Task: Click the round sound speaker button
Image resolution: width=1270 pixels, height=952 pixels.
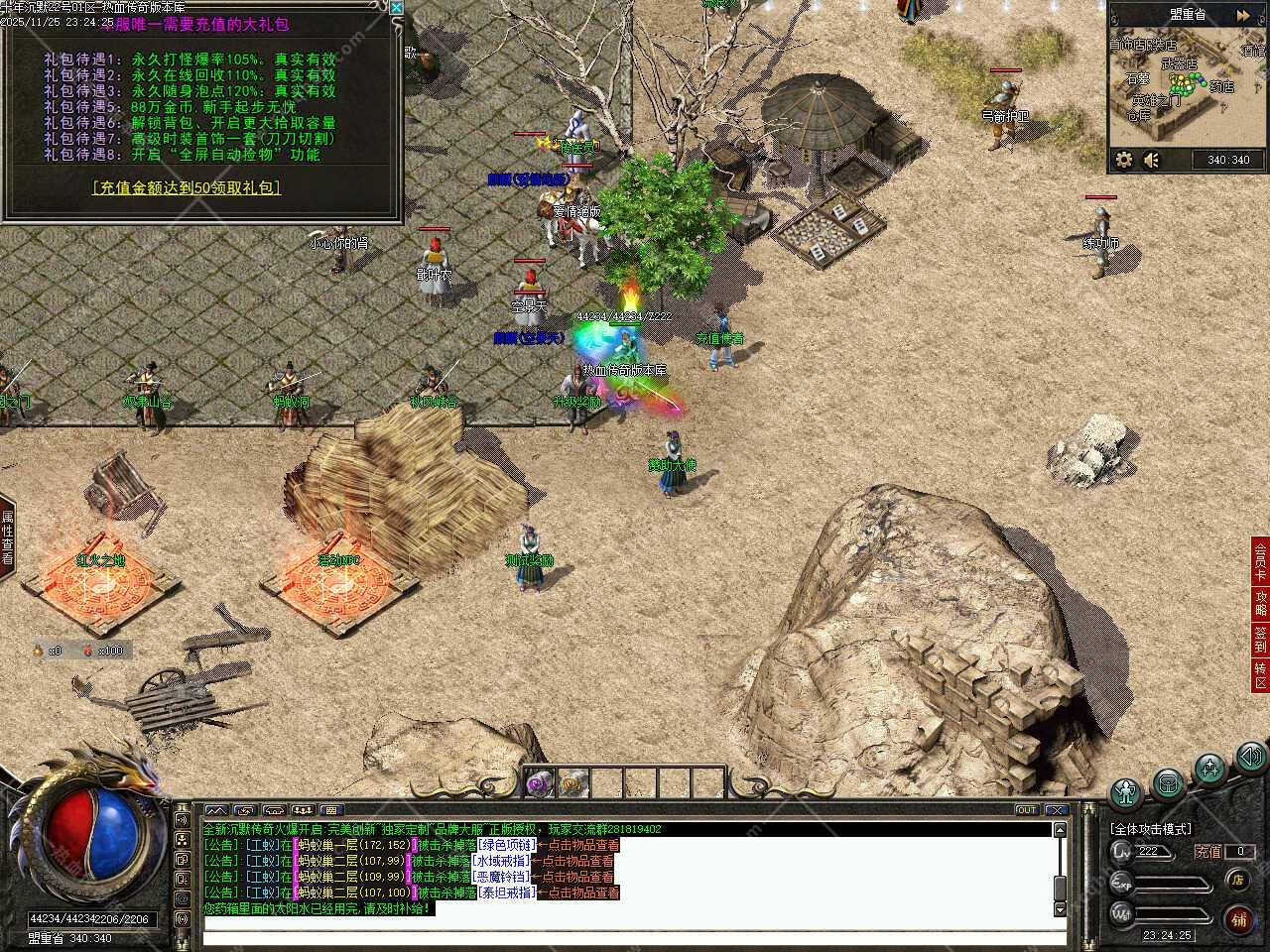Action: pyautogui.click(x=1249, y=758)
